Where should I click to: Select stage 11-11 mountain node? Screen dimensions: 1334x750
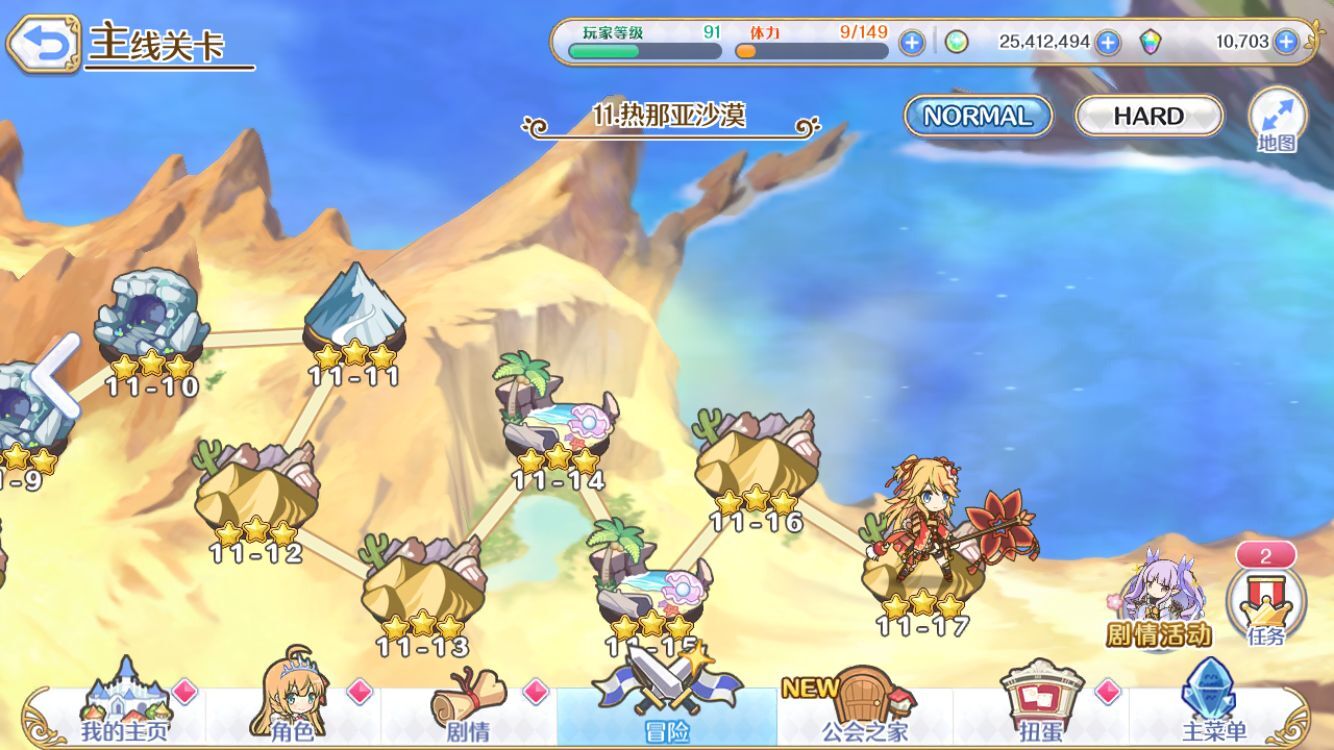[x=355, y=310]
